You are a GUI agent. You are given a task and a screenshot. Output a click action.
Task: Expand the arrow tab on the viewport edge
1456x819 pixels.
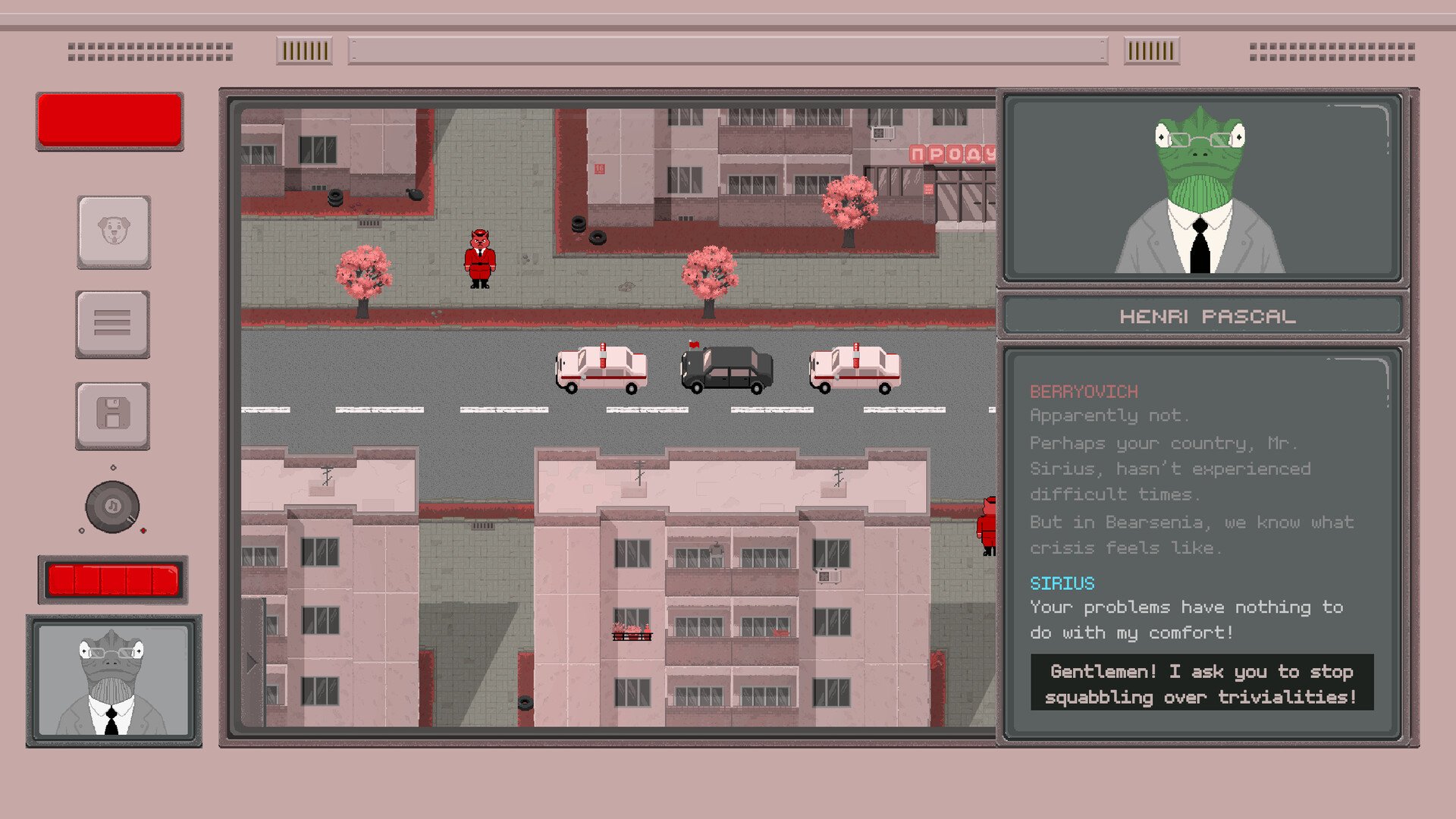(x=253, y=662)
